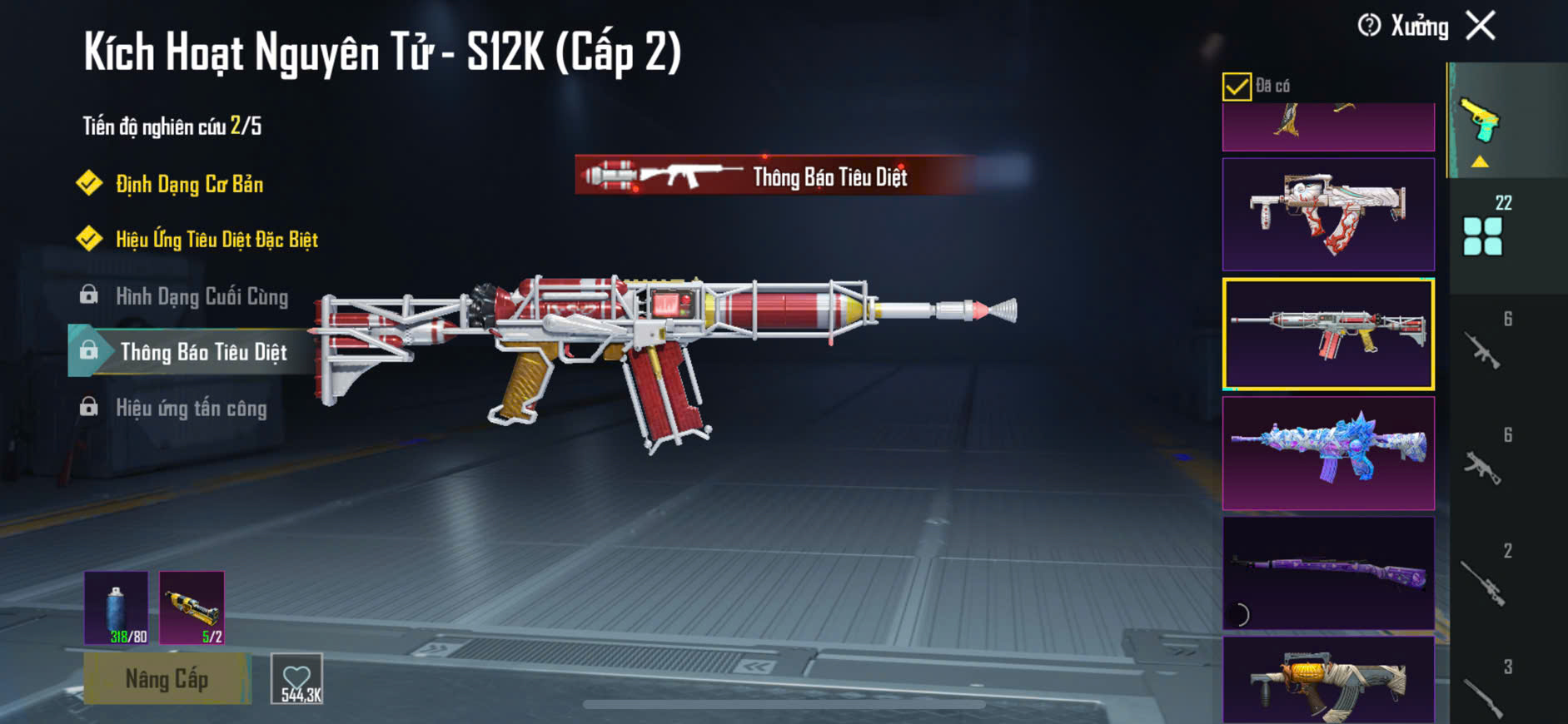1568x724 pixels.
Task: Inspect the blue spray can material
Action: [x=117, y=607]
